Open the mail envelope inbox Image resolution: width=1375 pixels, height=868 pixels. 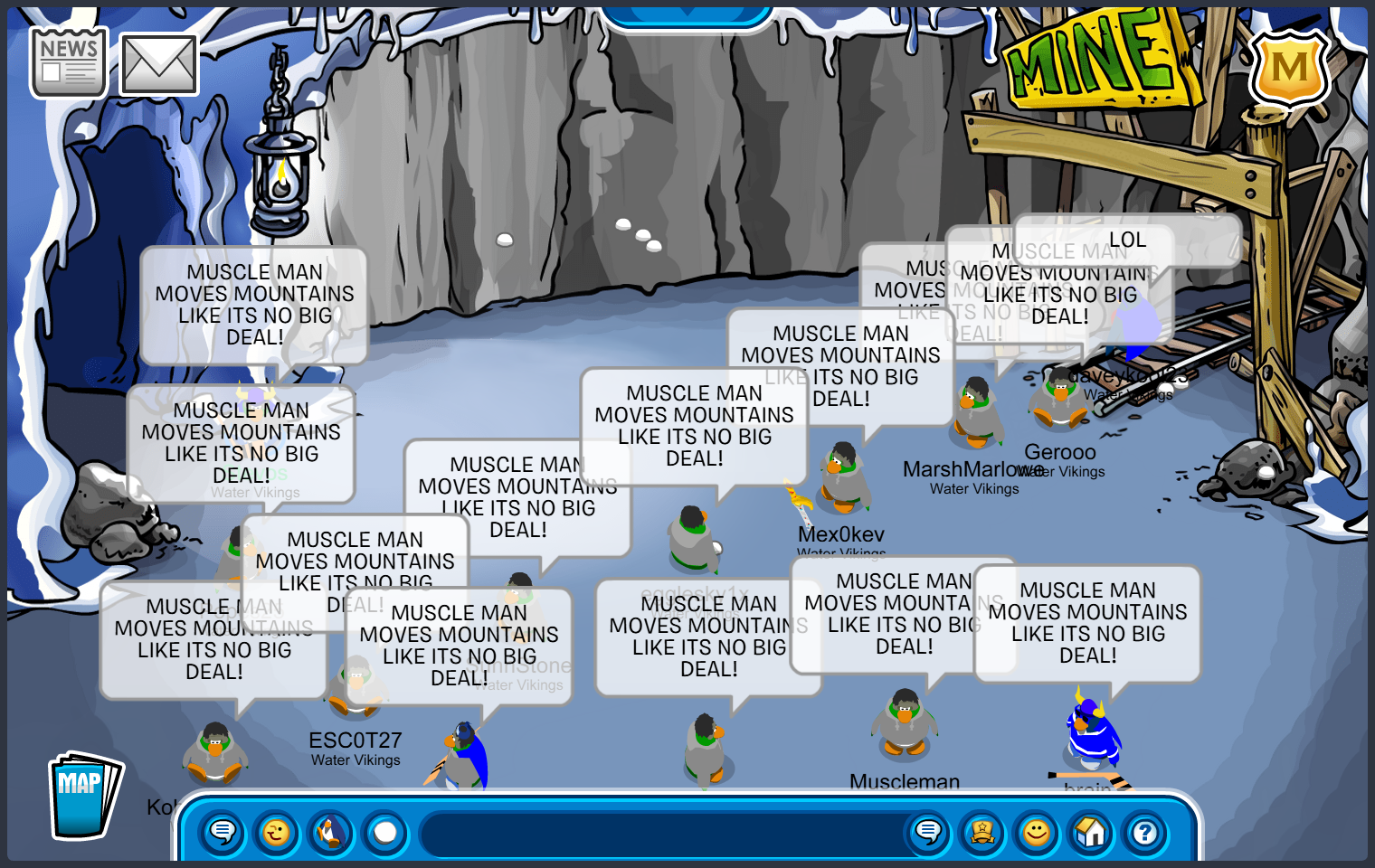[158, 65]
